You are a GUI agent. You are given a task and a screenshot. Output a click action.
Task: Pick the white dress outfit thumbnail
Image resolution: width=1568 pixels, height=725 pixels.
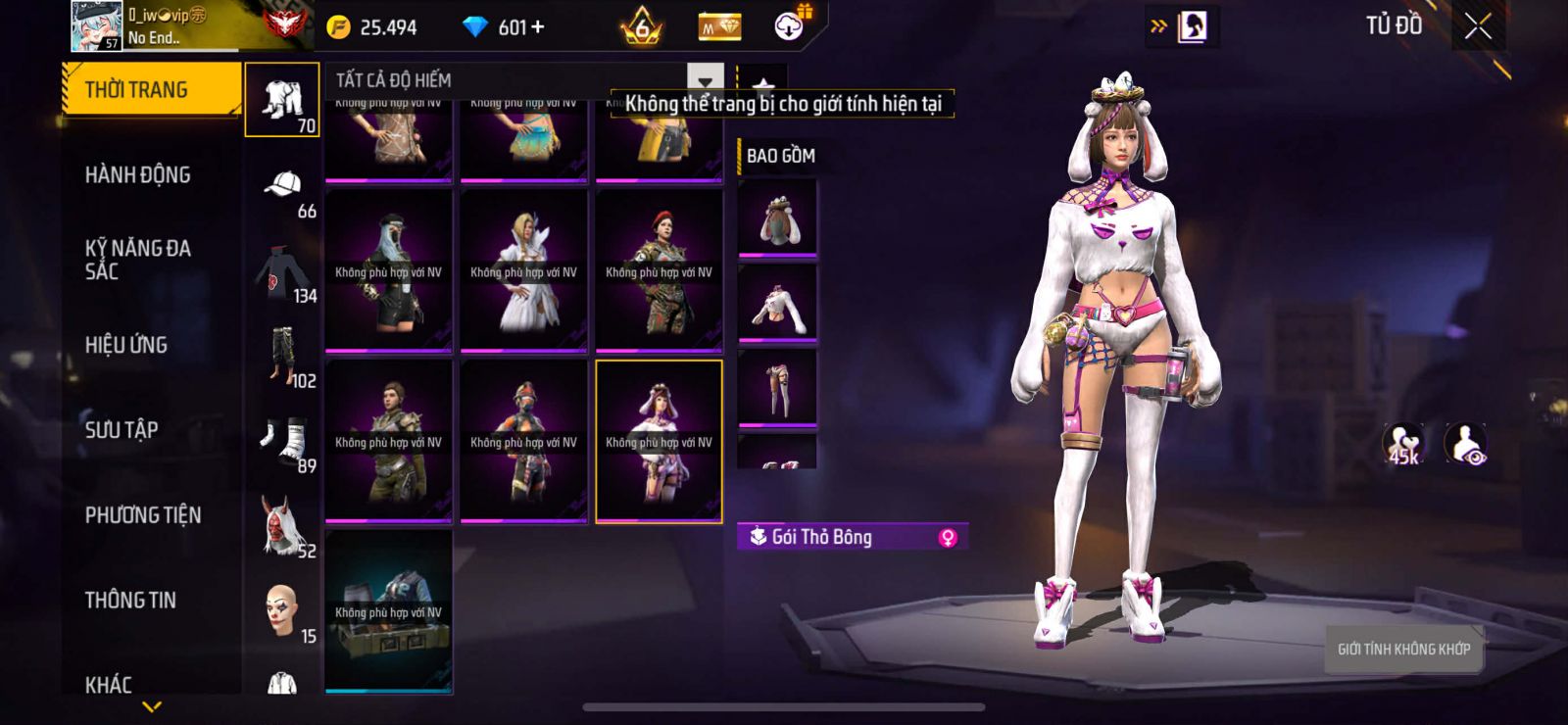coord(523,270)
